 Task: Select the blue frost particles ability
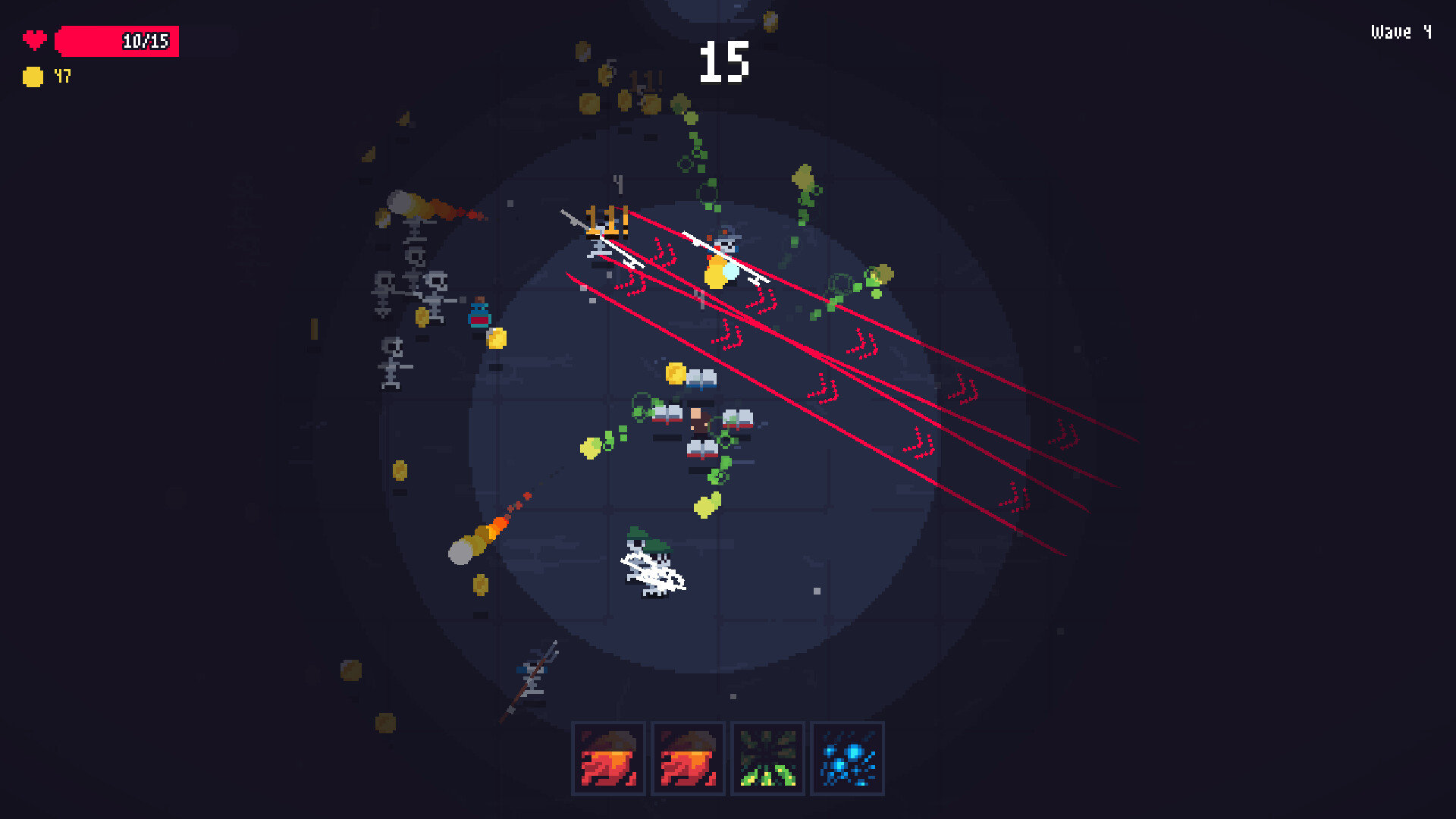(847, 758)
